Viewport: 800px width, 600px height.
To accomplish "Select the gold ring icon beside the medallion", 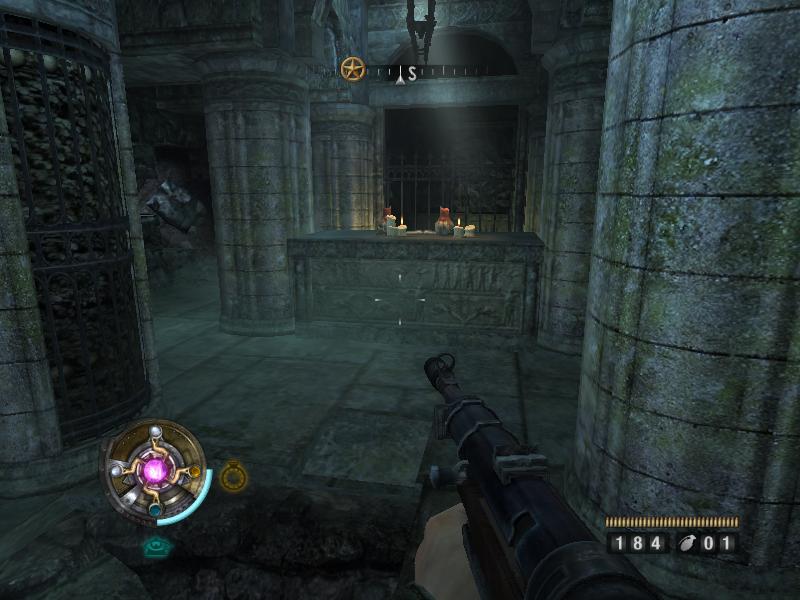I will [x=233, y=476].
